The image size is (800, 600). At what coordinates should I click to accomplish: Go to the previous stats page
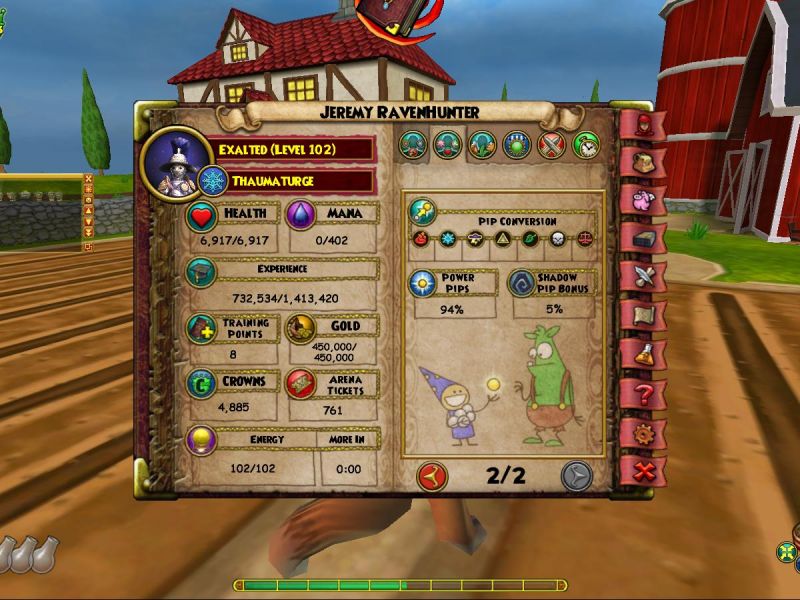click(x=432, y=475)
